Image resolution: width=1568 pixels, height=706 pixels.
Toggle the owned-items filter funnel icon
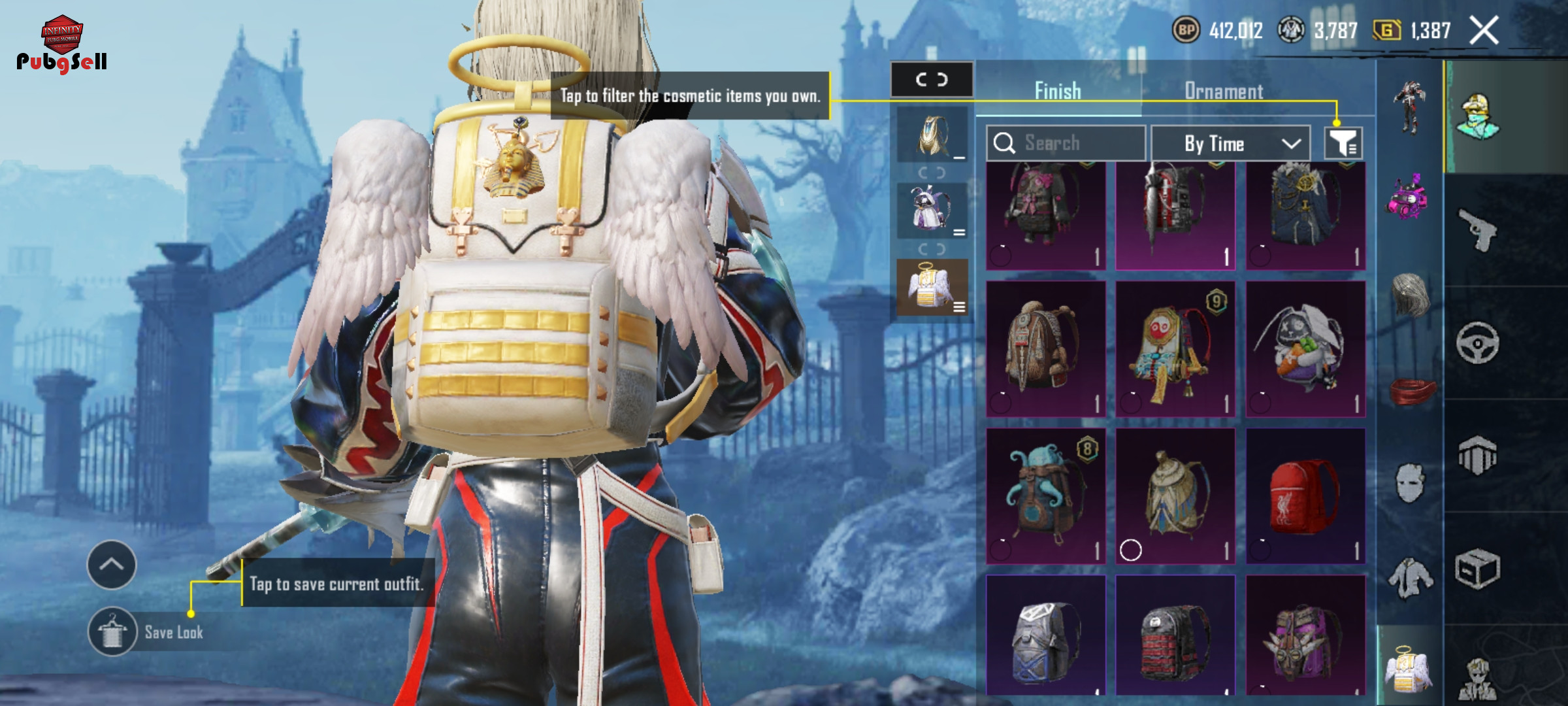[1343, 143]
